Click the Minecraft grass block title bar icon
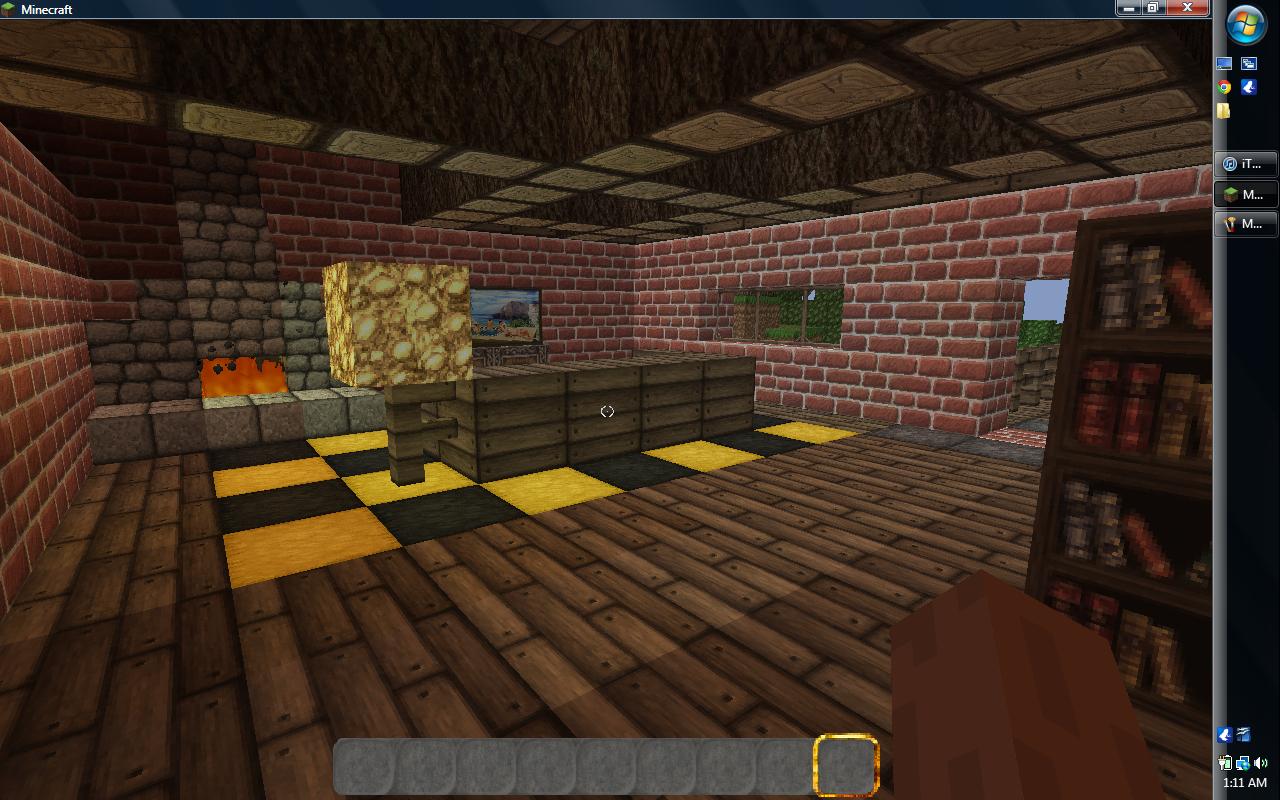The image size is (1280, 800). (9, 9)
